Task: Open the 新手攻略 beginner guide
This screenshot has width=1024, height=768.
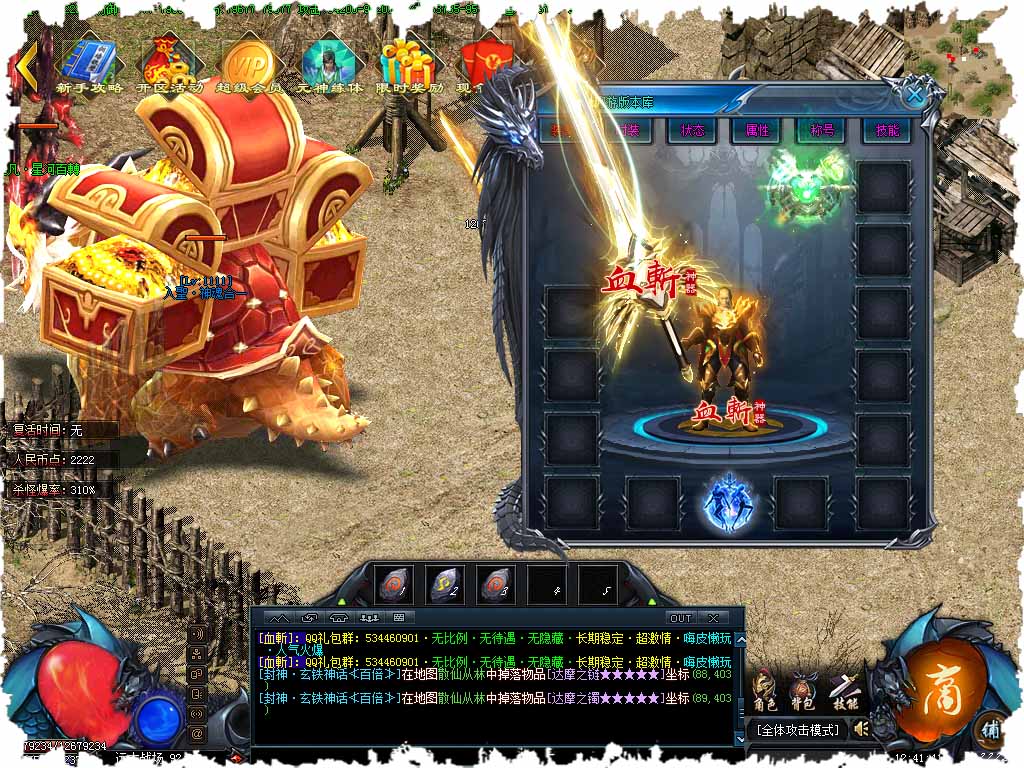Action: [x=90, y=64]
